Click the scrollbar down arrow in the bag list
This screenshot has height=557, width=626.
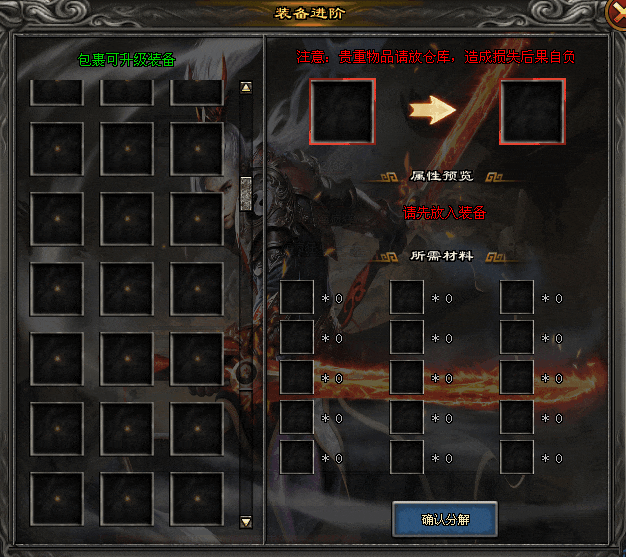(246, 521)
